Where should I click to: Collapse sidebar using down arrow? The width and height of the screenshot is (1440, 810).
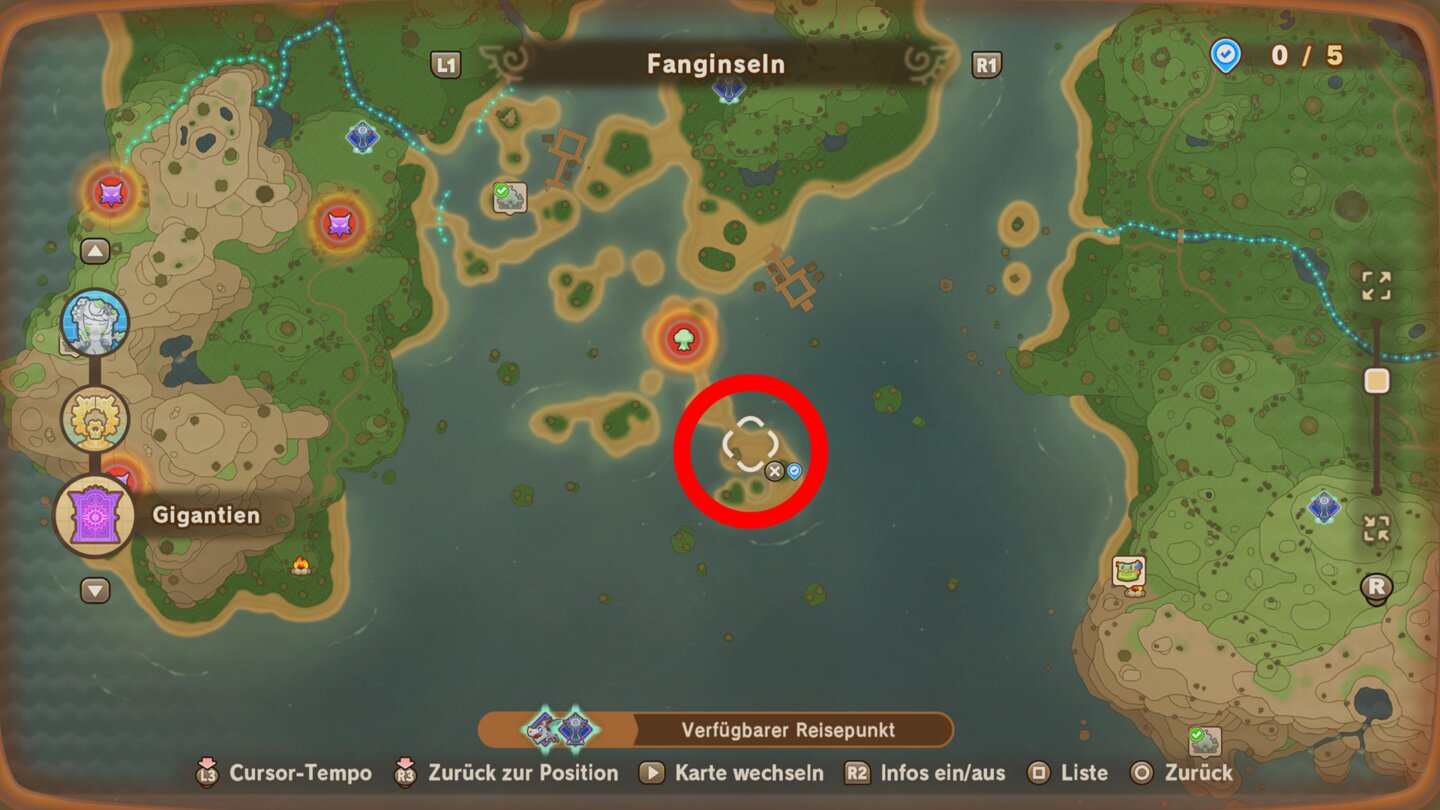[95, 592]
